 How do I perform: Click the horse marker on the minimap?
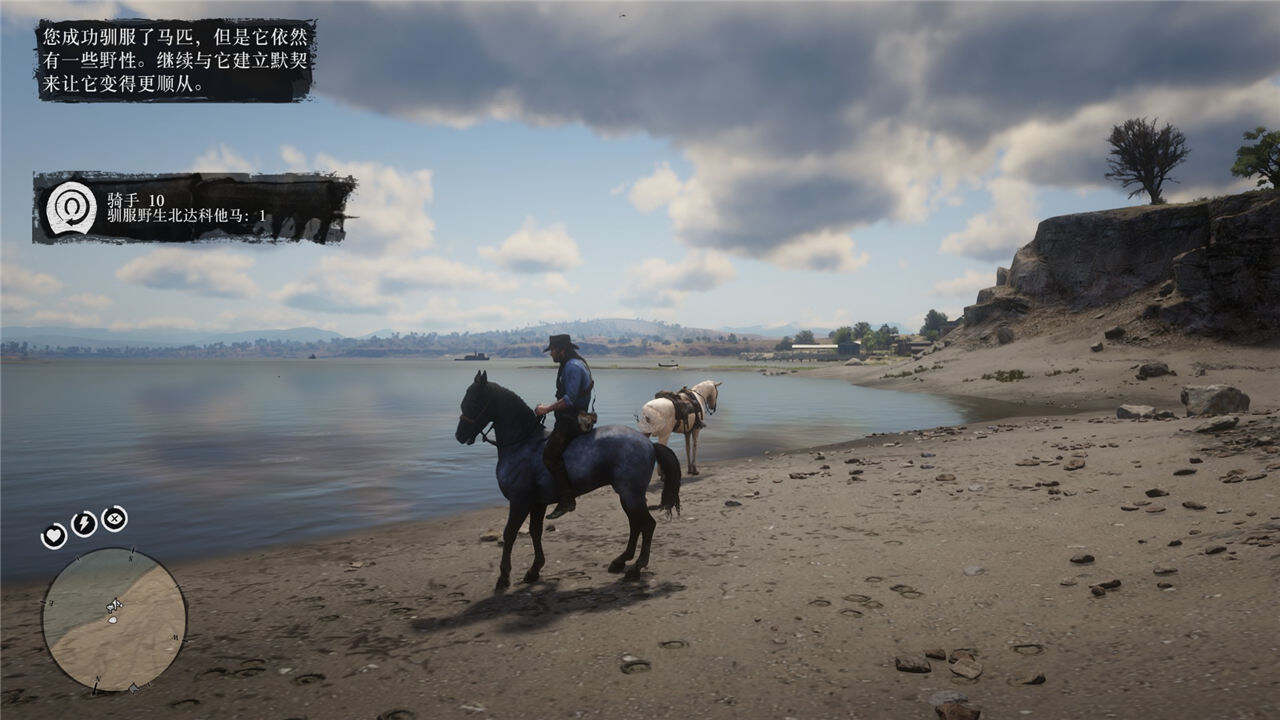click(x=114, y=605)
